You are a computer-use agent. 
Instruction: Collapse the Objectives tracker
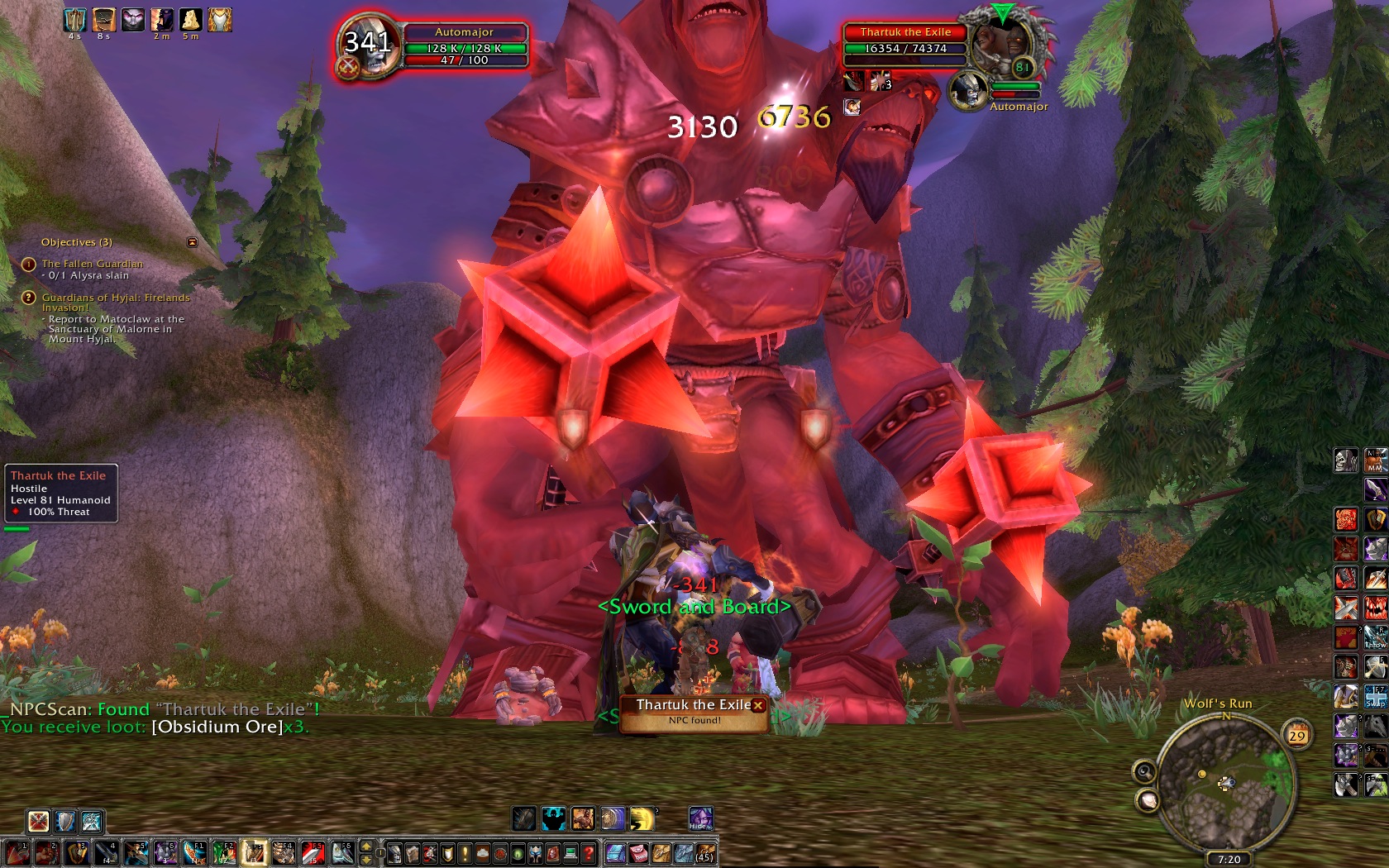point(193,242)
